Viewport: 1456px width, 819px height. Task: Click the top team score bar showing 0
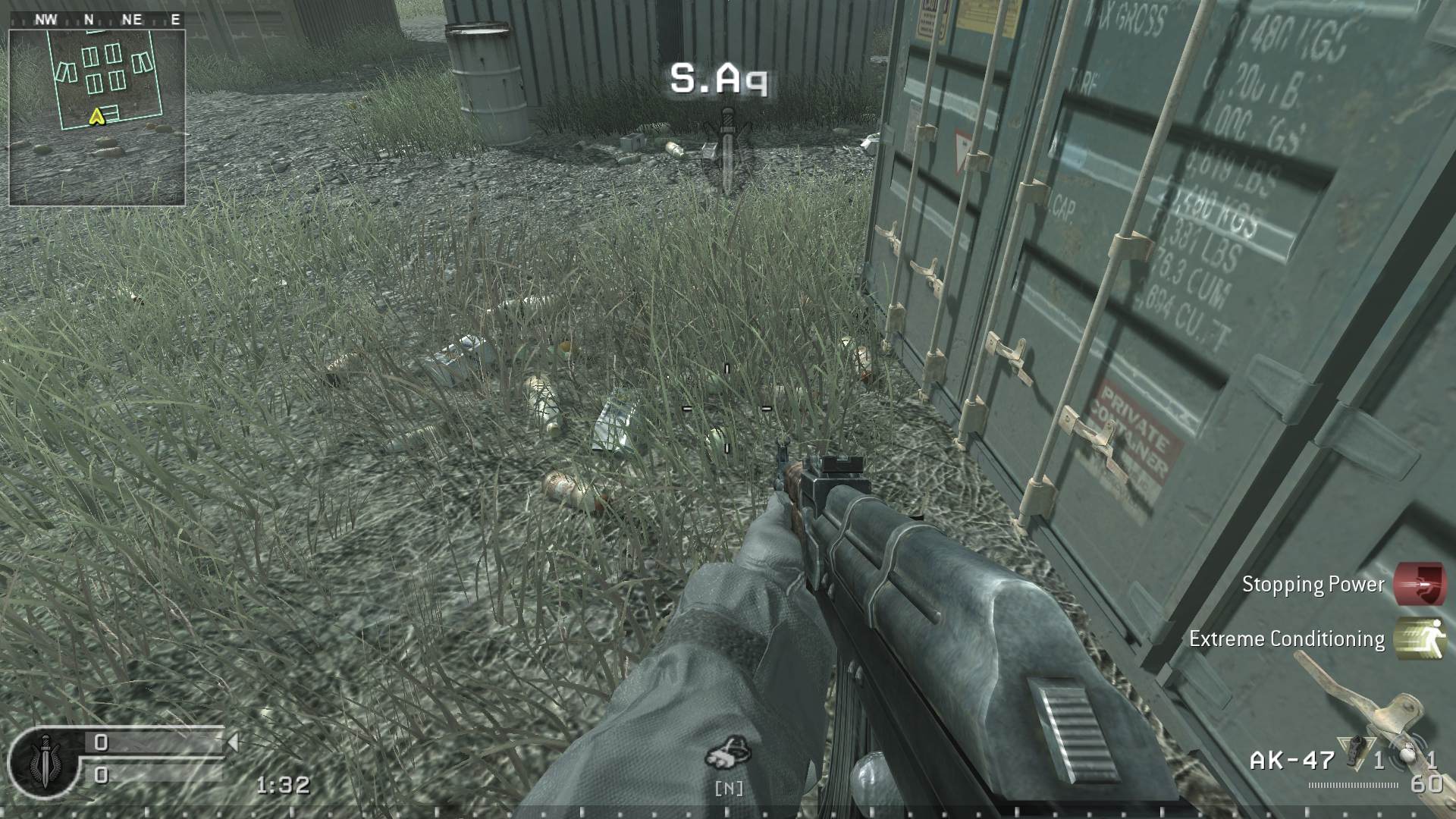[101, 742]
